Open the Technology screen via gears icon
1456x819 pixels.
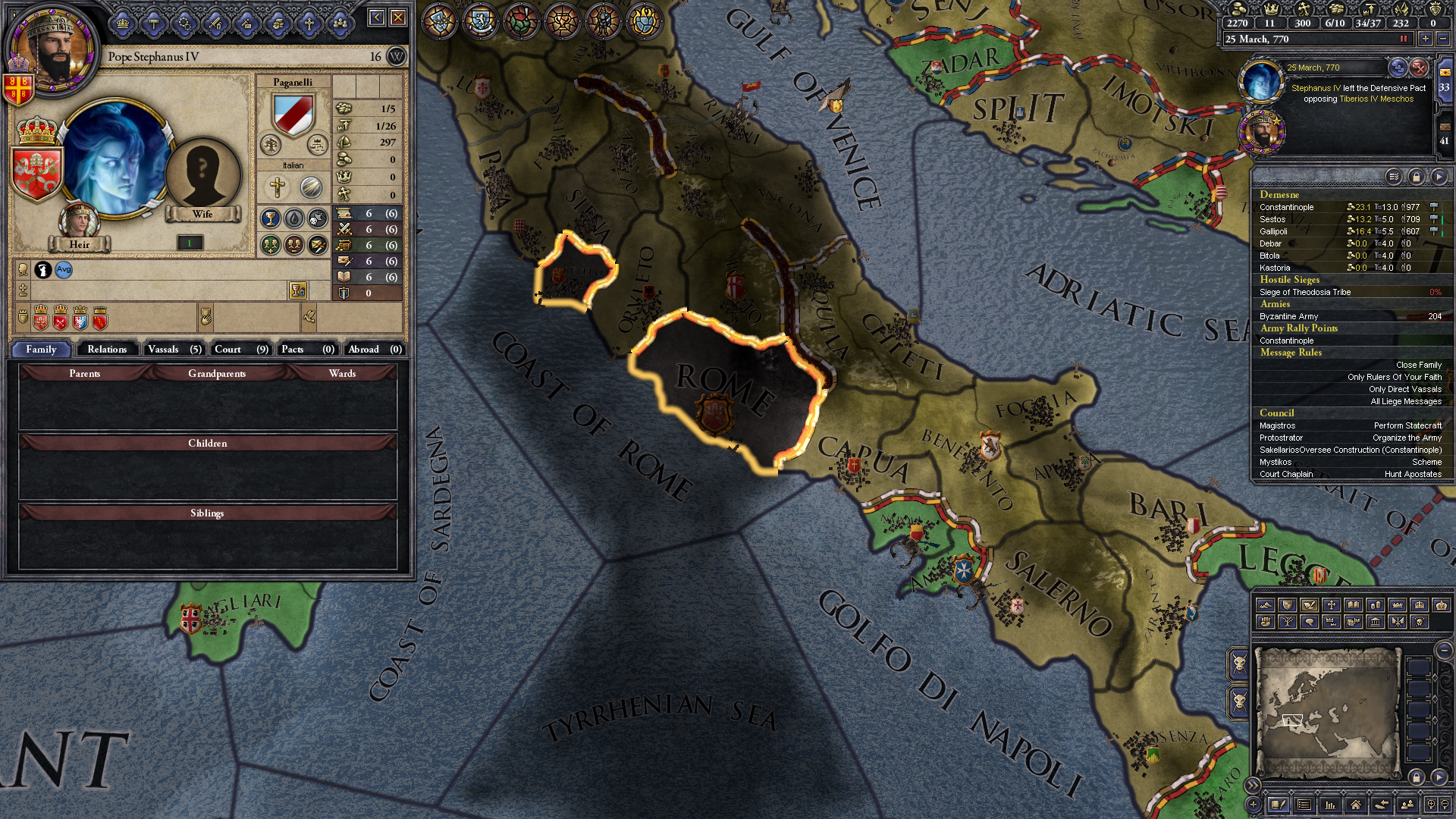tap(184, 23)
